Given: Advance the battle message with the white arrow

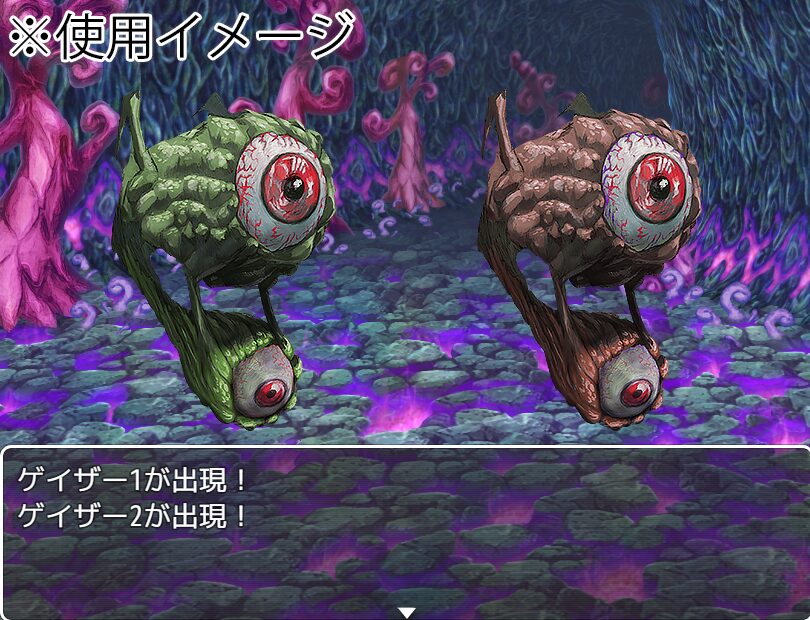Looking at the screenshot, I should (405, 611).
